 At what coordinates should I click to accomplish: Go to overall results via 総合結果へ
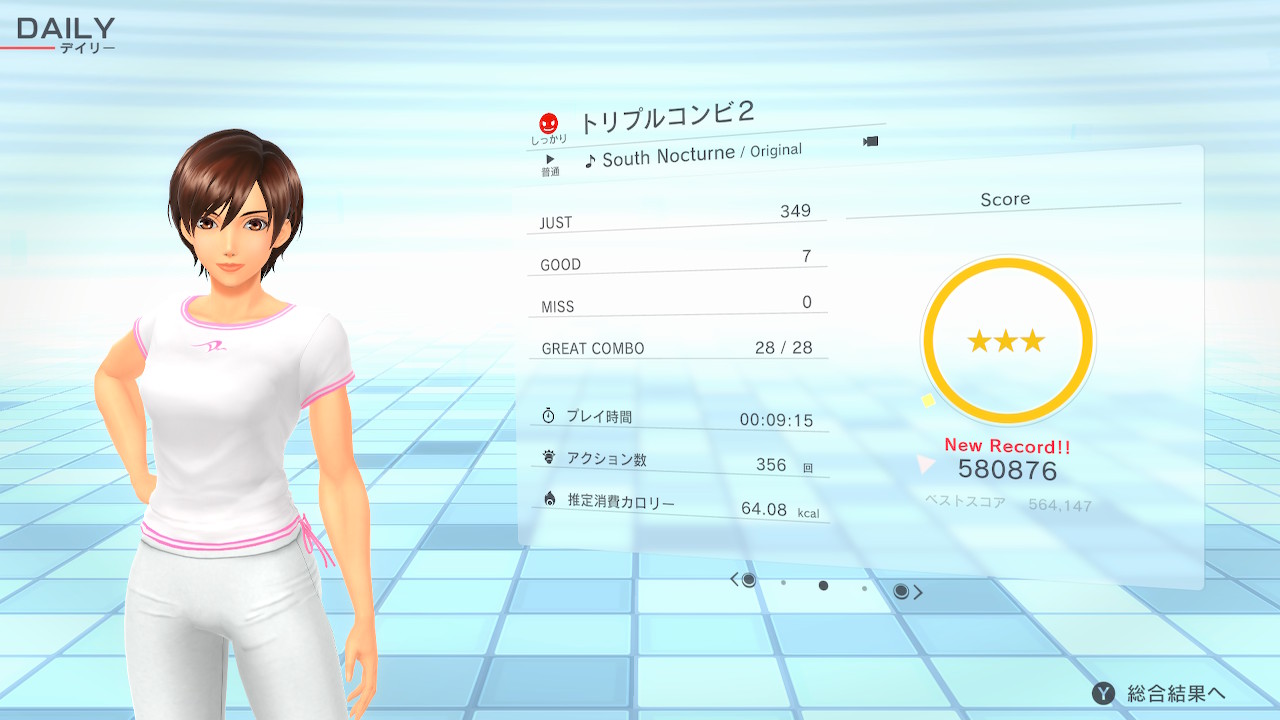(1160, 693)
